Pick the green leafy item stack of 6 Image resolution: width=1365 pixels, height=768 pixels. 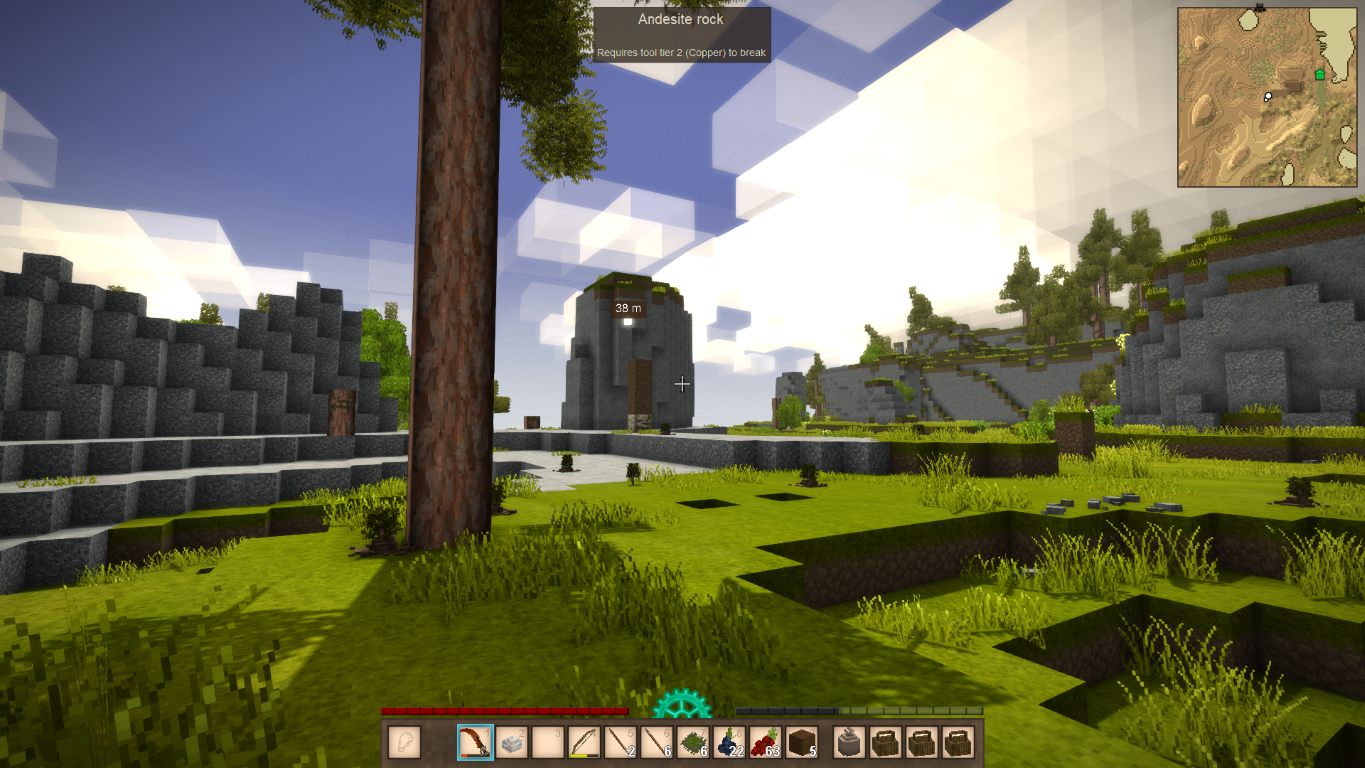point(692,742)
